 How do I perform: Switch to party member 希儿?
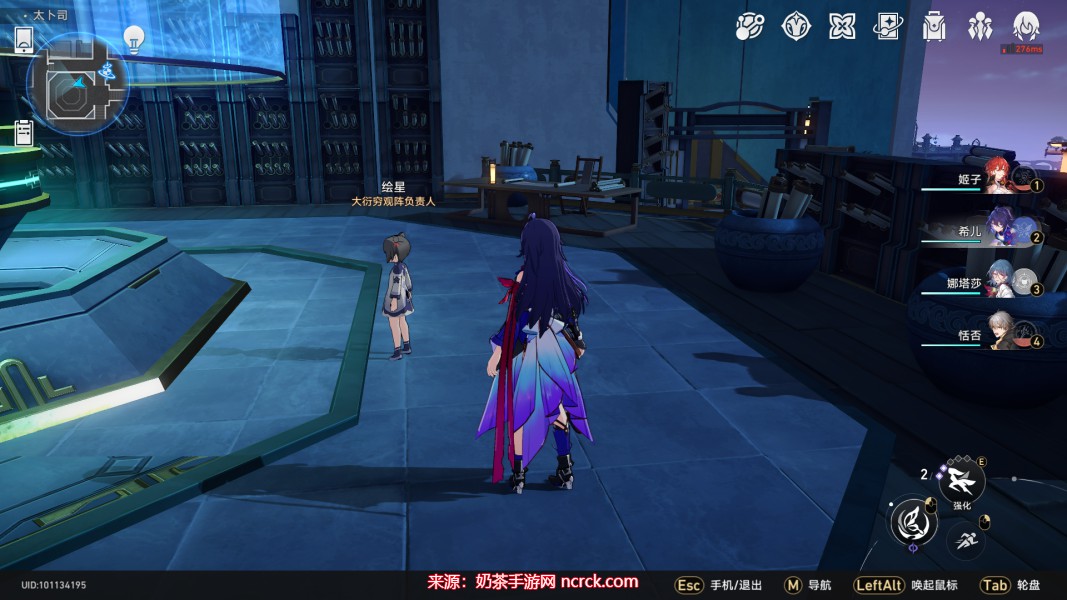click(1000, 232)
